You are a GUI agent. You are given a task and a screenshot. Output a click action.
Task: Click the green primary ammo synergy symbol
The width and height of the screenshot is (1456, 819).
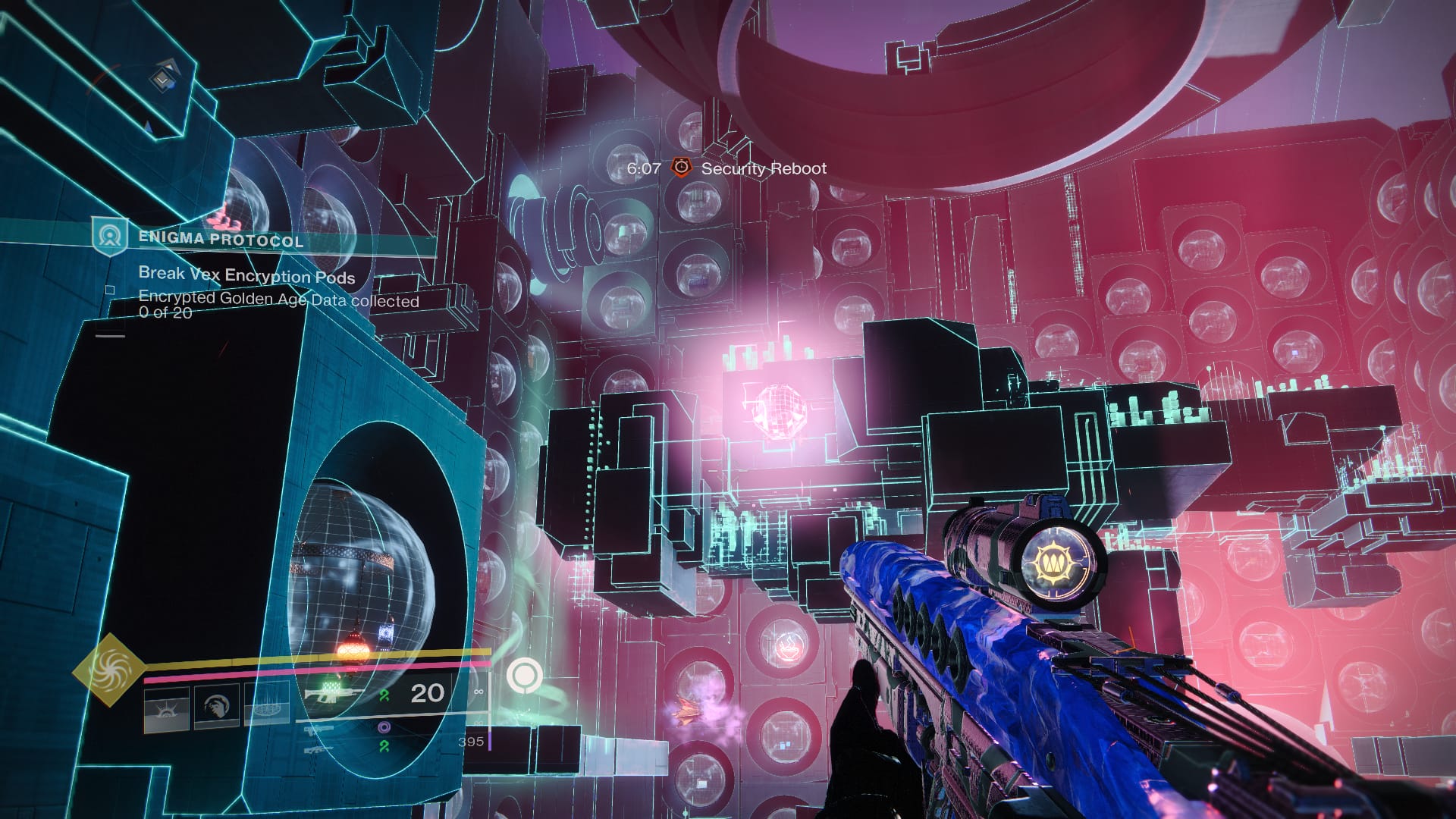point(383,697)
